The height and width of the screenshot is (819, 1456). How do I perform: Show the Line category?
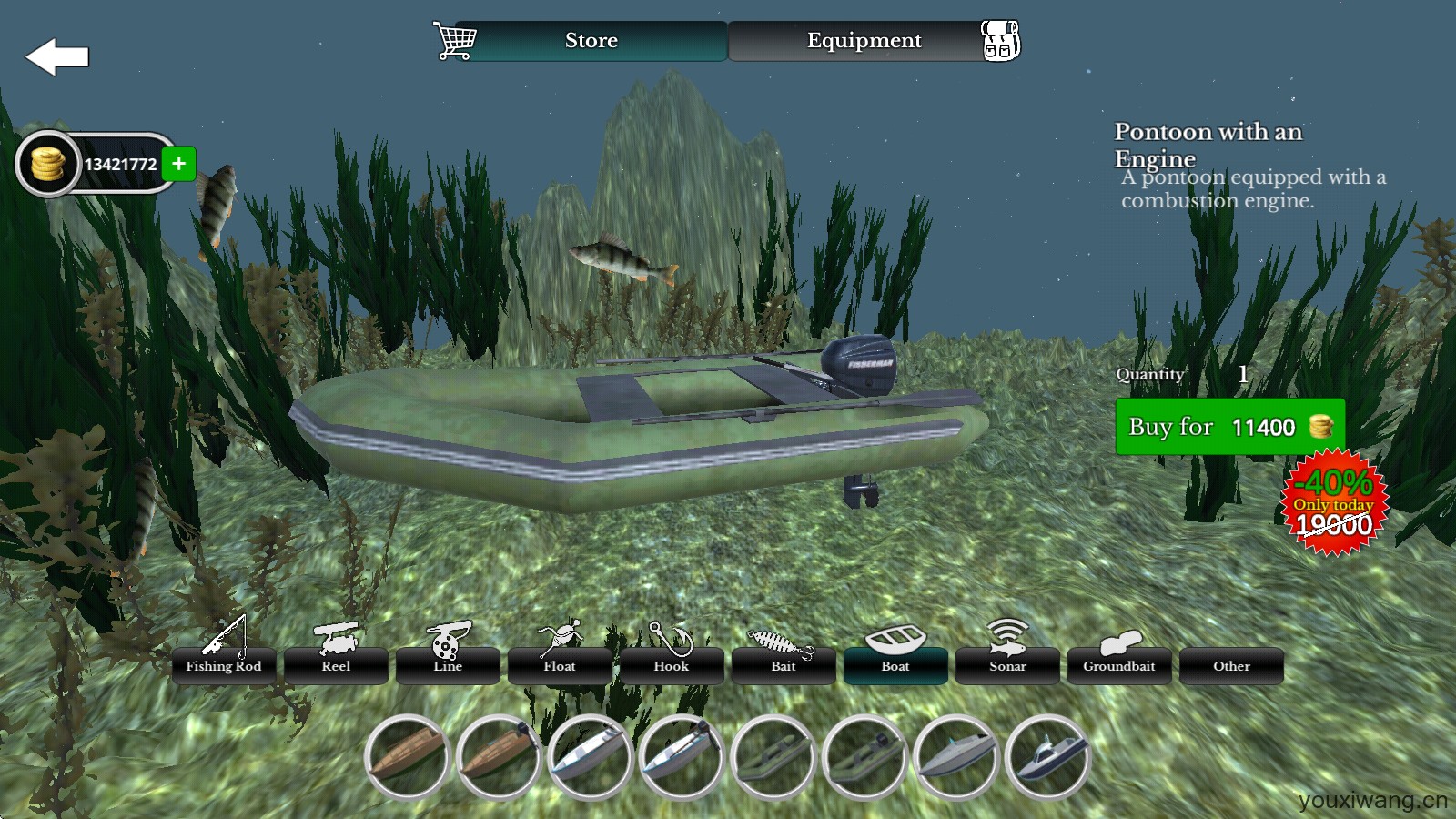(x=448, y=665)
